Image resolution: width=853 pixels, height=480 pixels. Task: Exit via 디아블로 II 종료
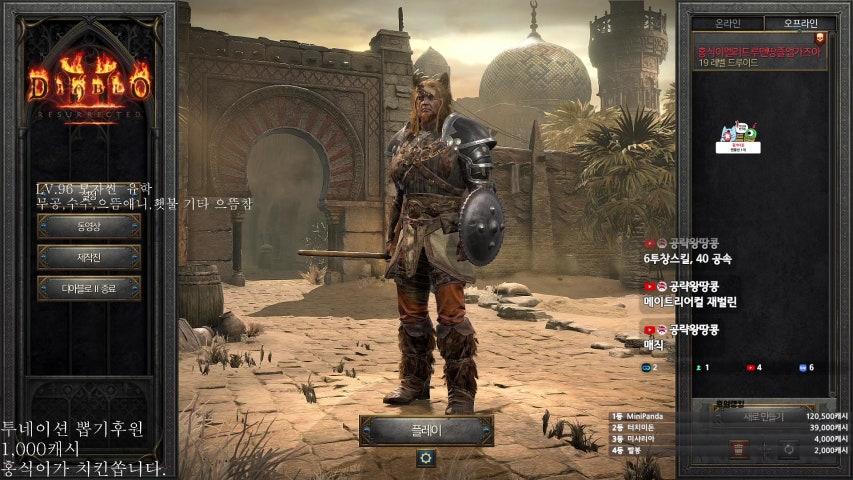point(89,288)
